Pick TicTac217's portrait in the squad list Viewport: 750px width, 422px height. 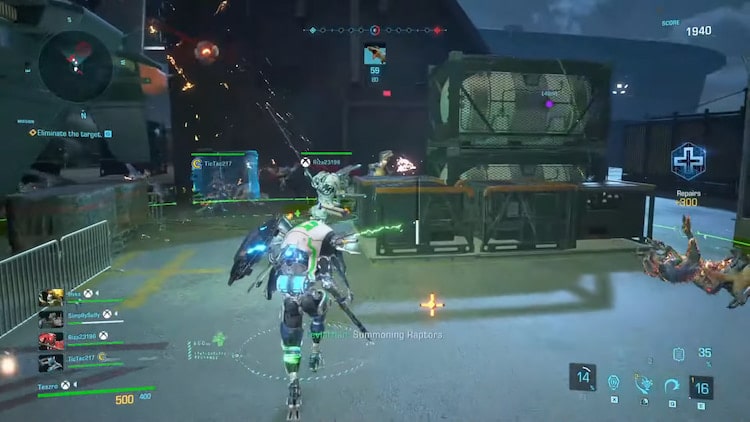pos(51,361)
